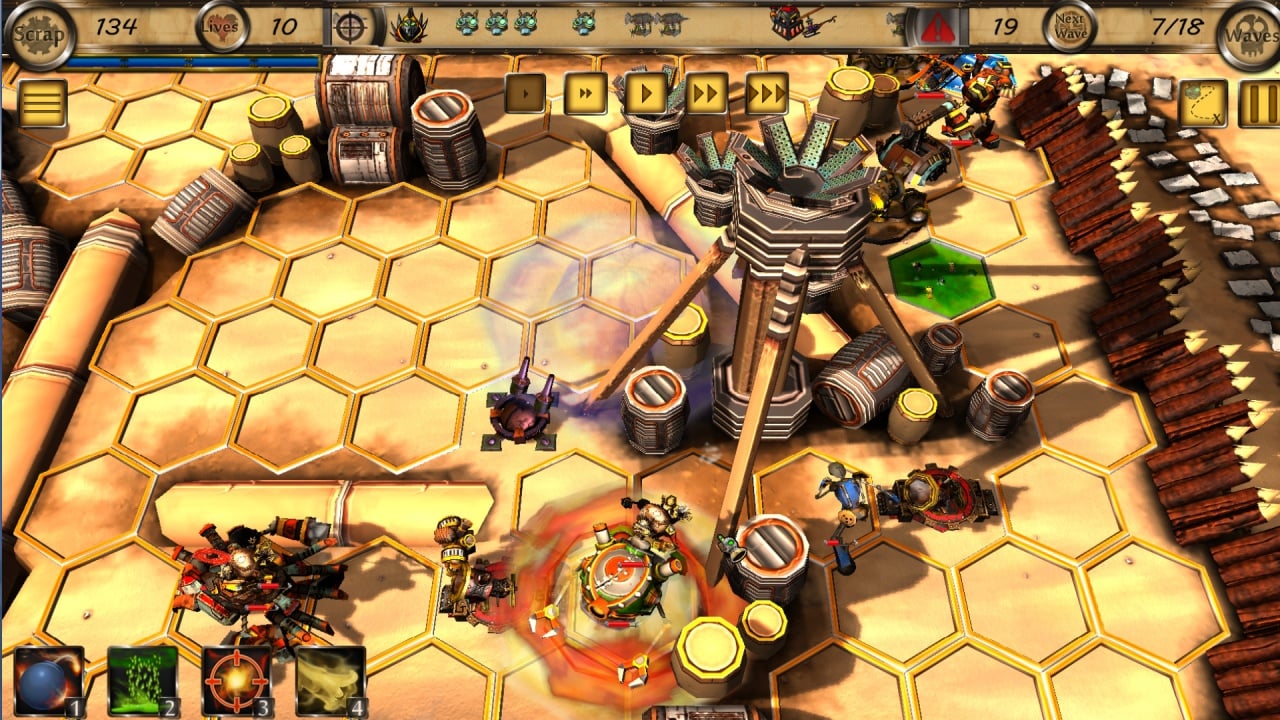The image size is (1280, 720).
Task: Hit the red warning triangle button
Action: point(938,28)
